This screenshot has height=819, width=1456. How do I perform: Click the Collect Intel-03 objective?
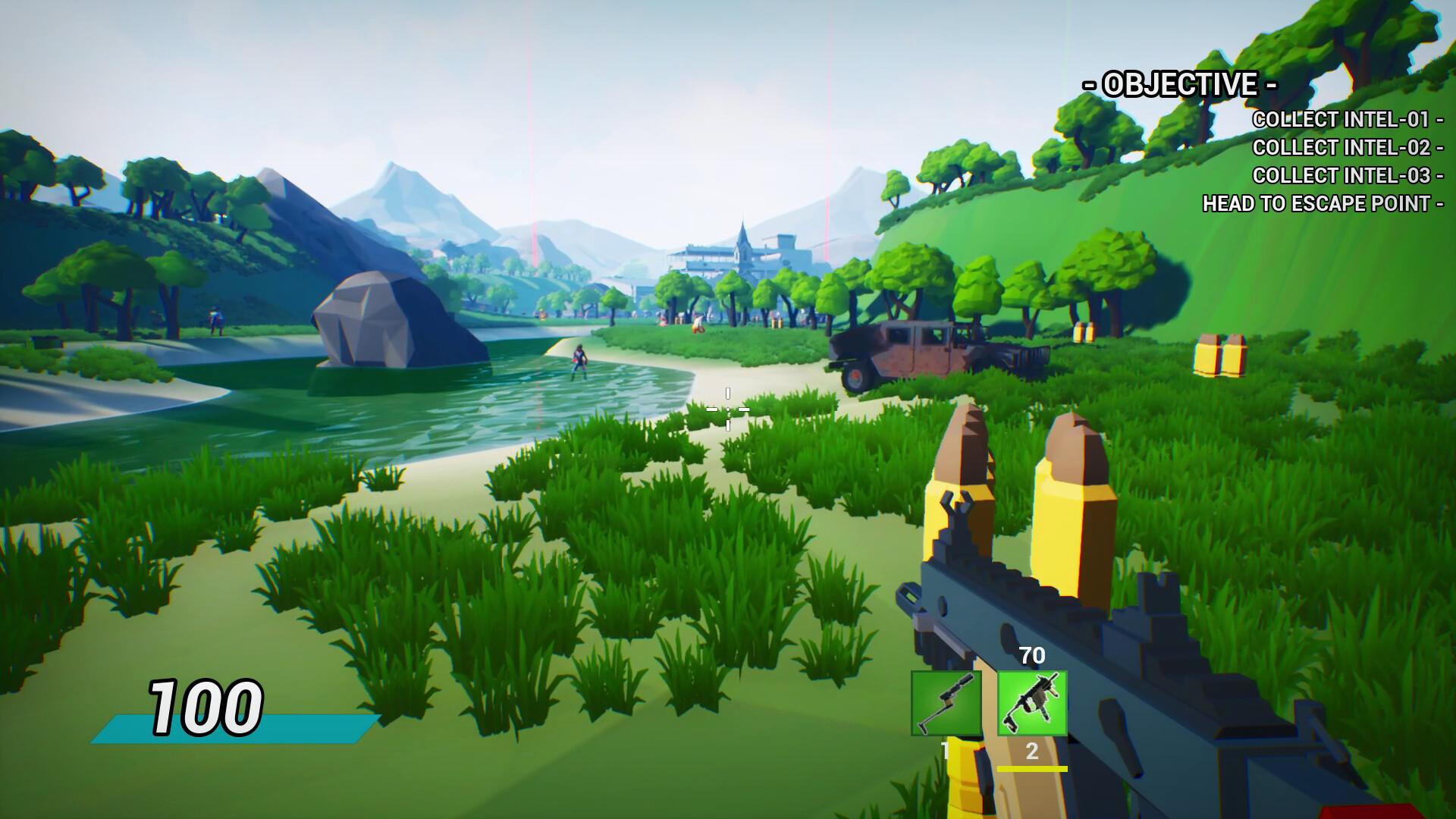click(x=1346, y=175)
